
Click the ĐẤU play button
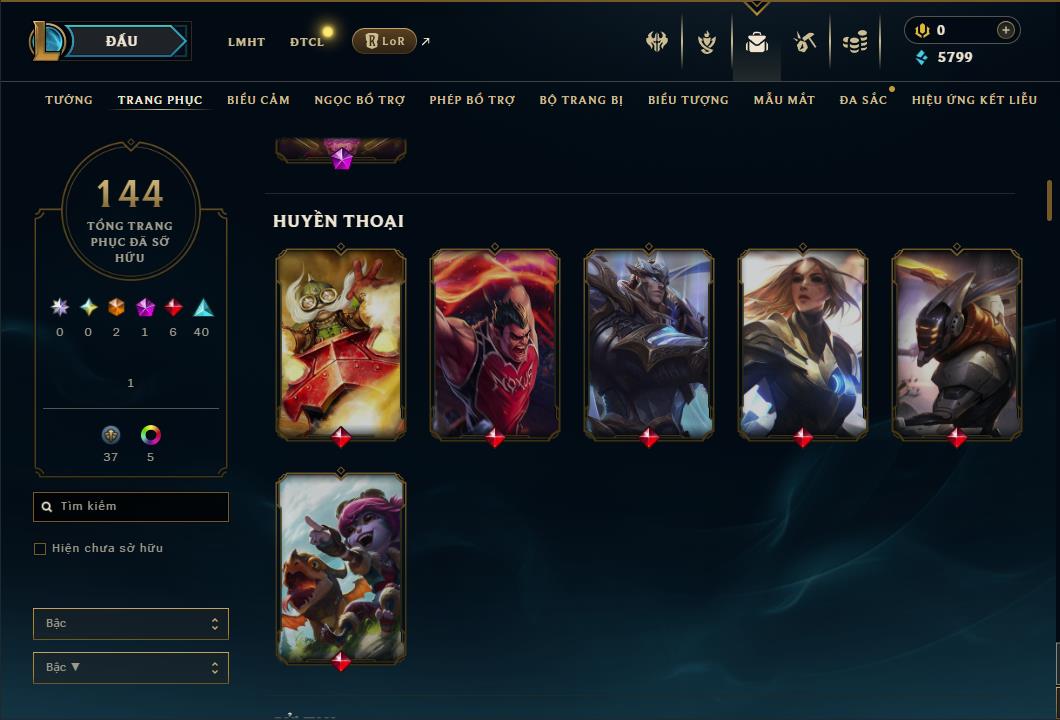[x=121, y=41]
